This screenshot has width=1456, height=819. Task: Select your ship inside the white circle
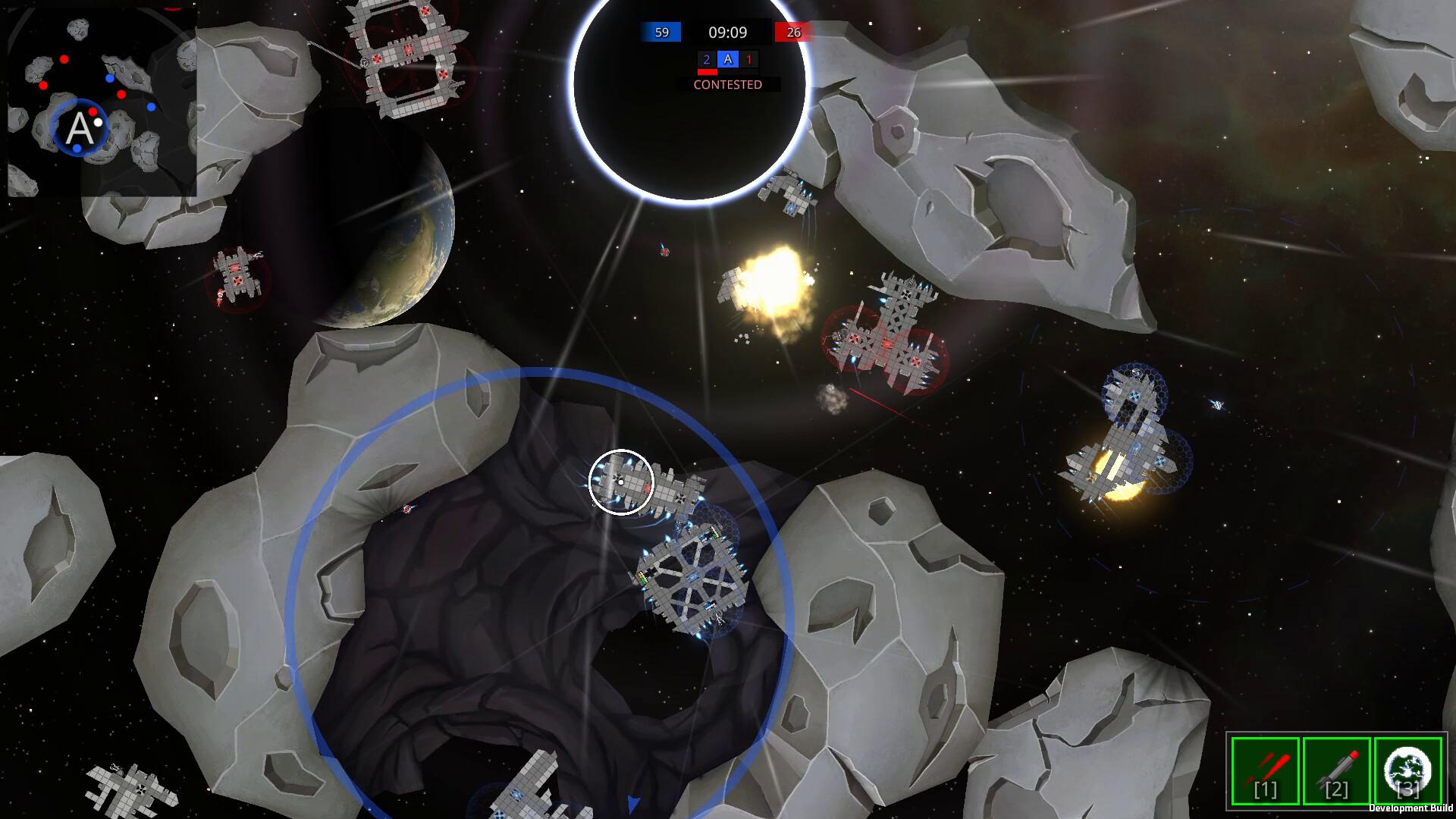(622, 484)
